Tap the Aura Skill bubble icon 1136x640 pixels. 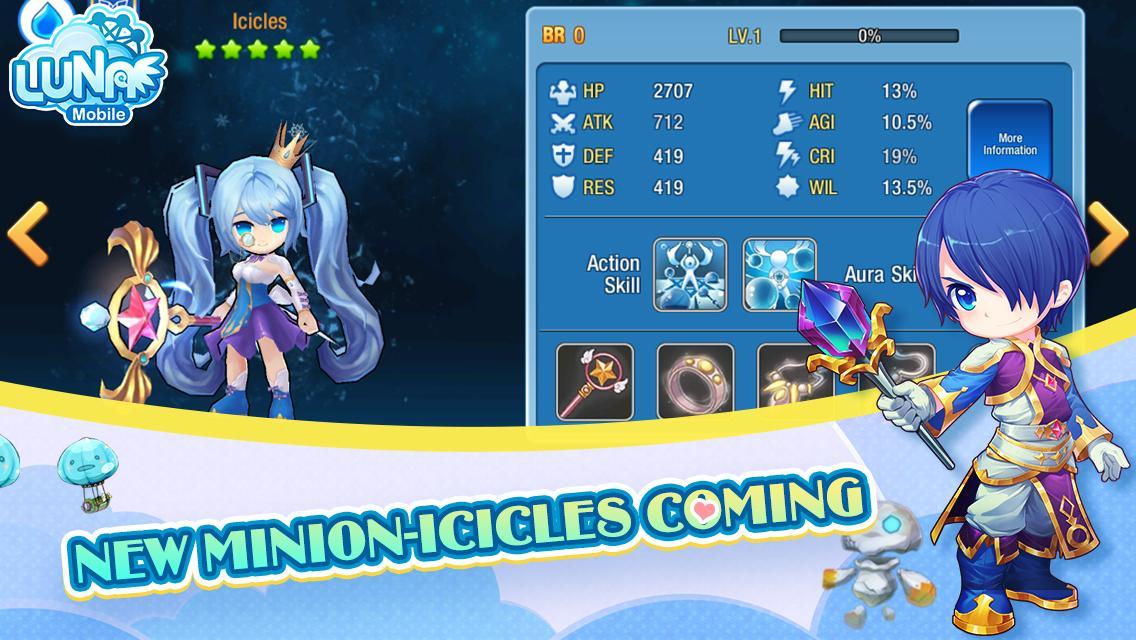click(779, 274)
